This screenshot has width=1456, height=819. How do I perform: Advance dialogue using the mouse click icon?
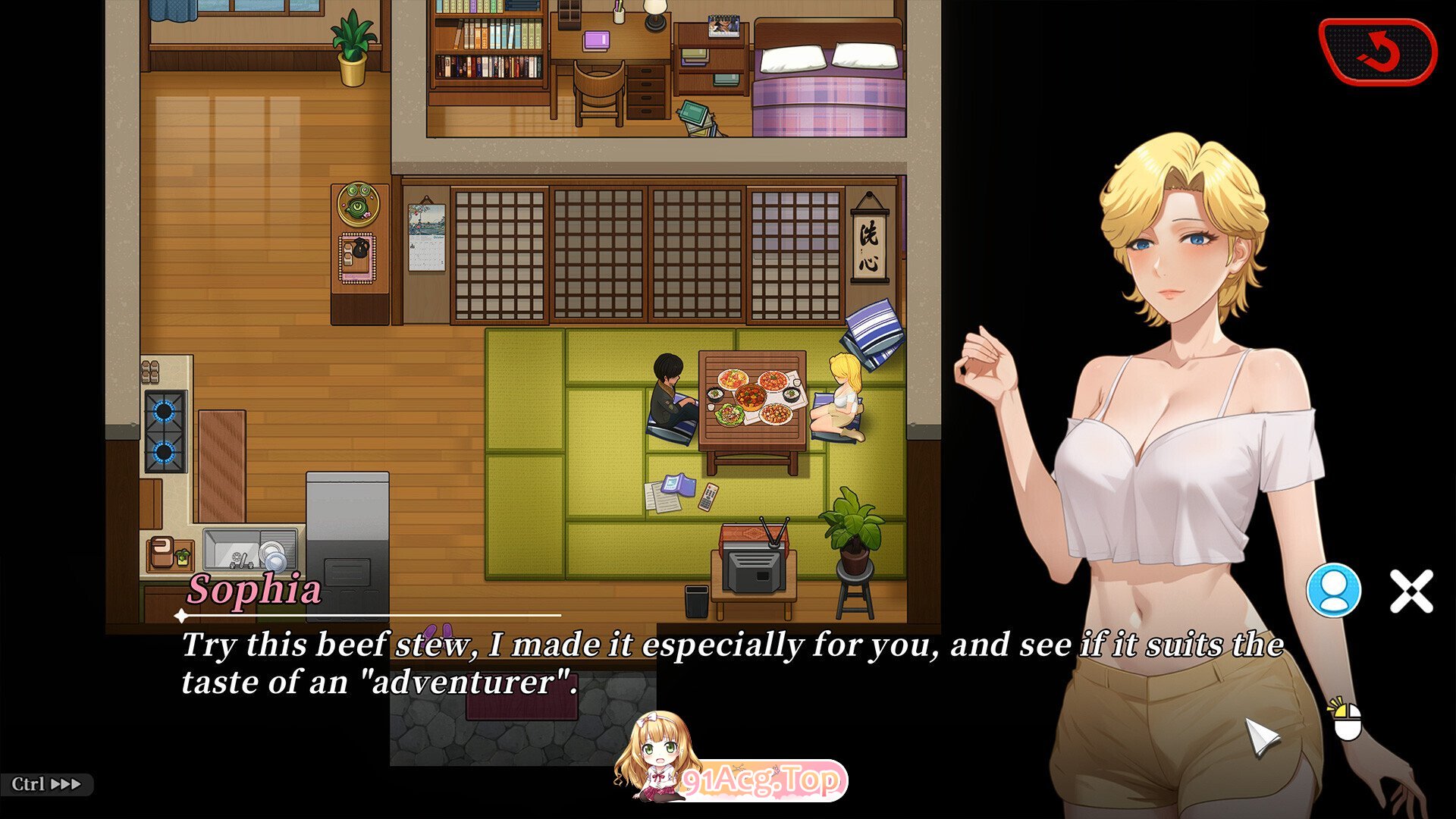click(x=1347, y=721)
